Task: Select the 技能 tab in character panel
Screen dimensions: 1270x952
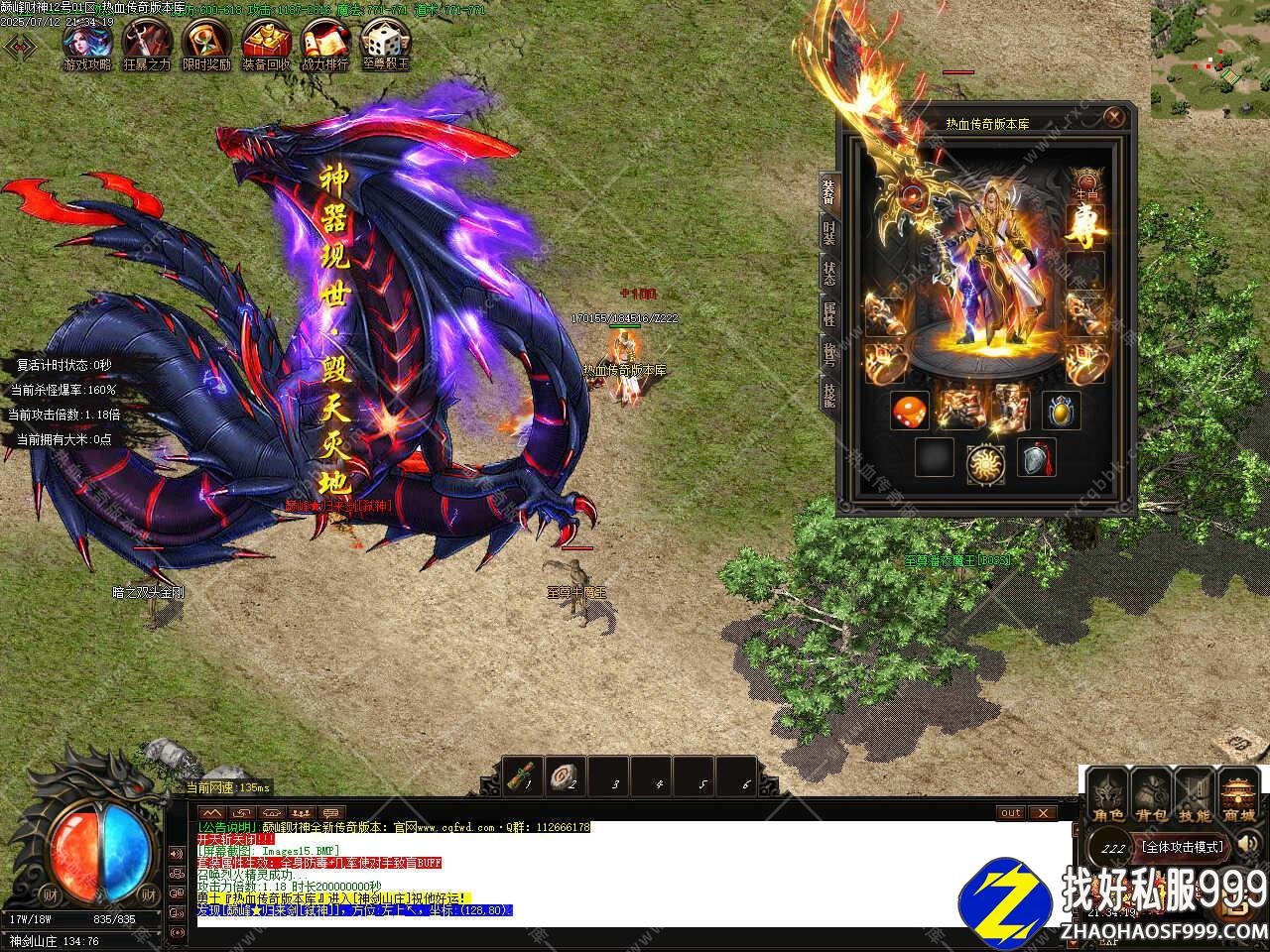Action: 827,395
